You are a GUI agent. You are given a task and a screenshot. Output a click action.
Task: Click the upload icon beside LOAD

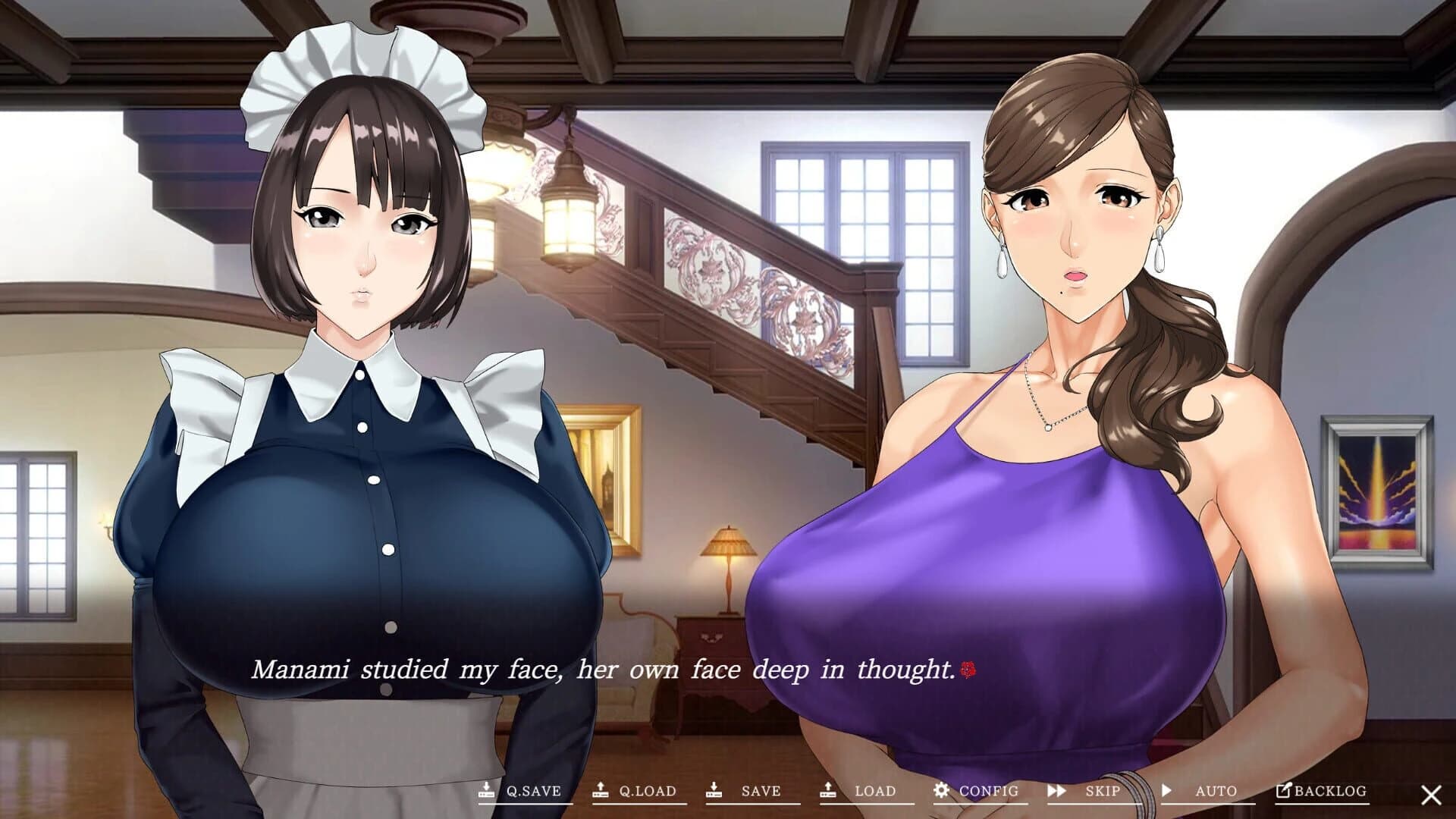click(x=829, y=790)
